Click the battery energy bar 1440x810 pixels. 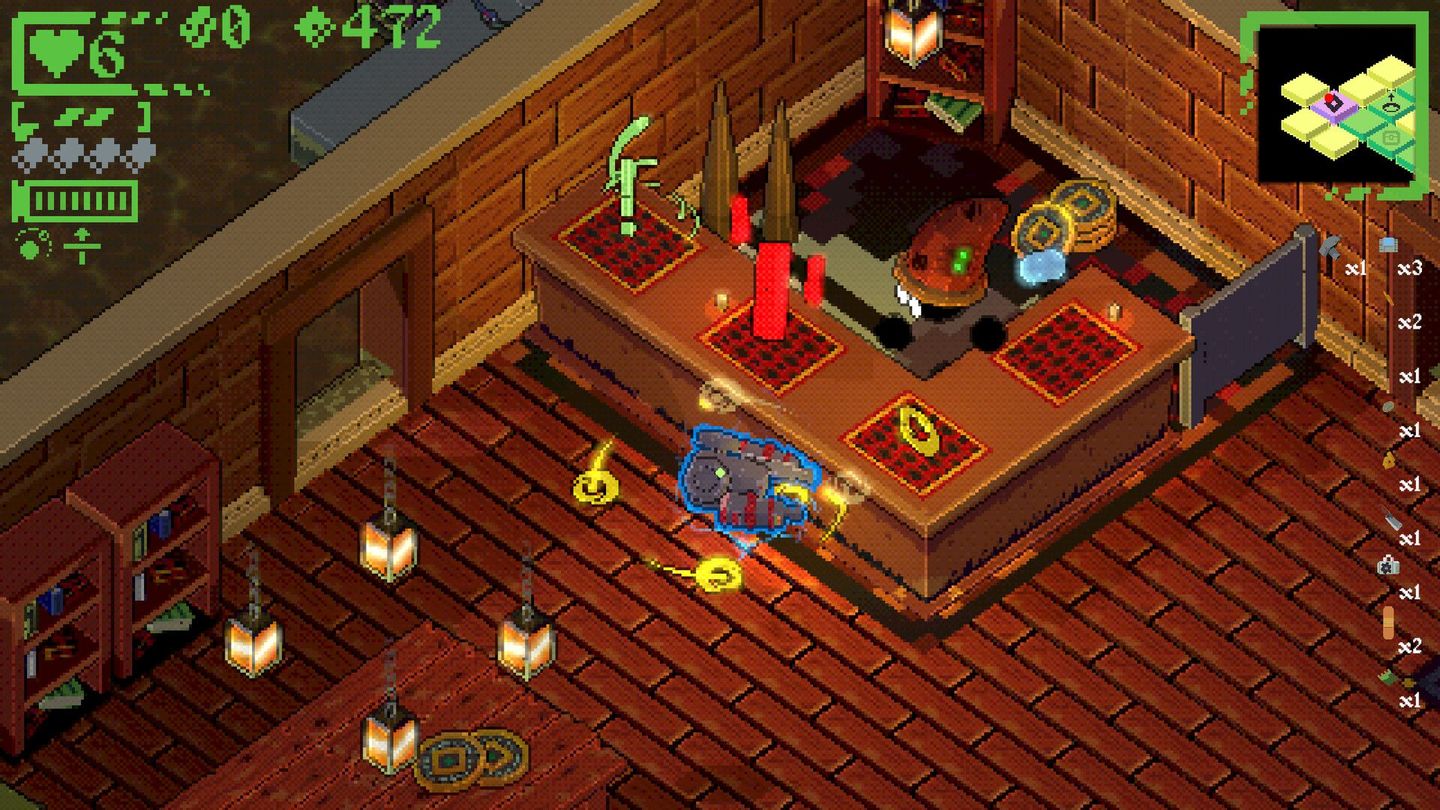[x=74, y=199]
